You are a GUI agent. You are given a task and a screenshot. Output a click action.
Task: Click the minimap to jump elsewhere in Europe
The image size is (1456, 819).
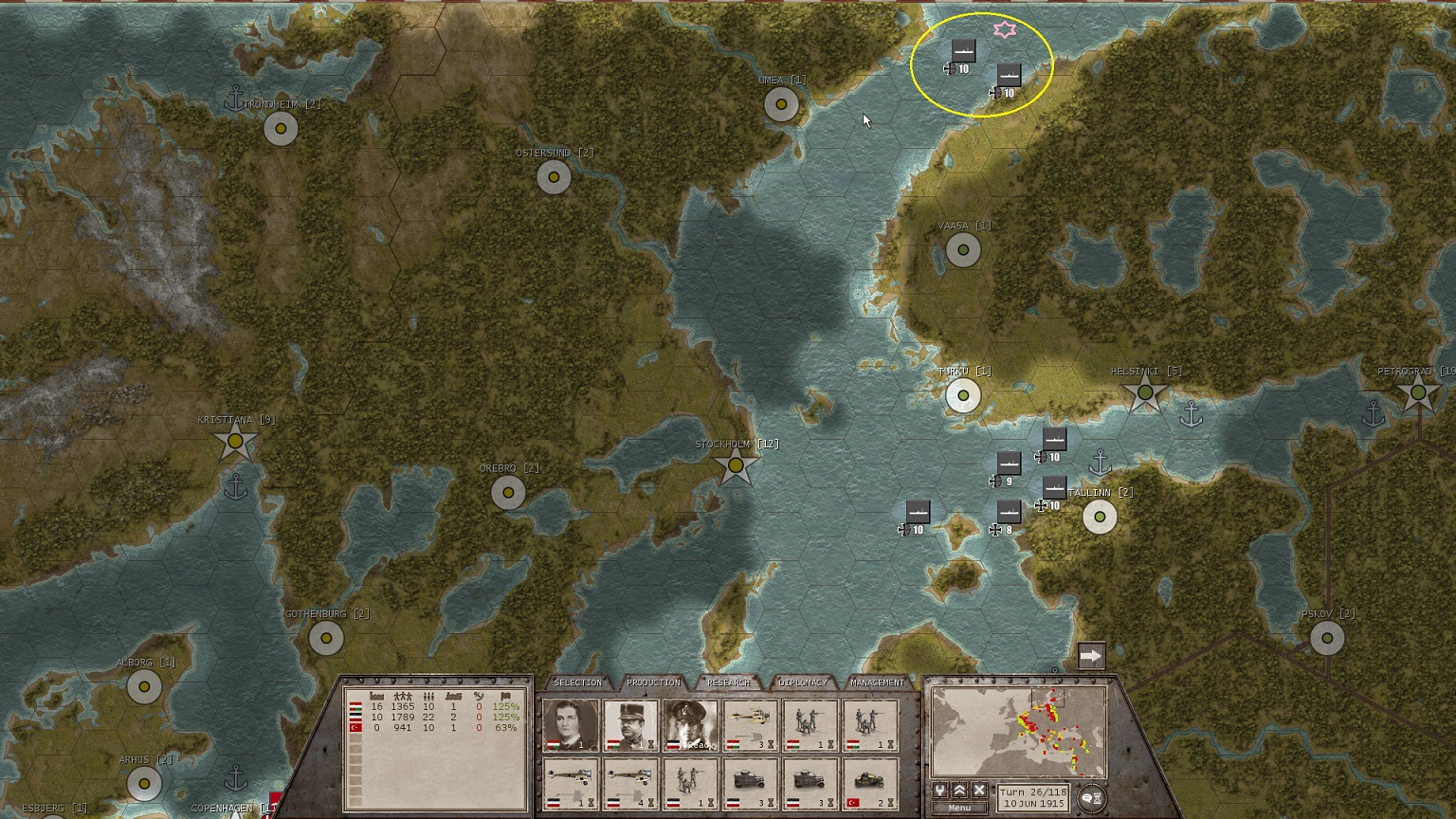click(x=1019, y=730)
